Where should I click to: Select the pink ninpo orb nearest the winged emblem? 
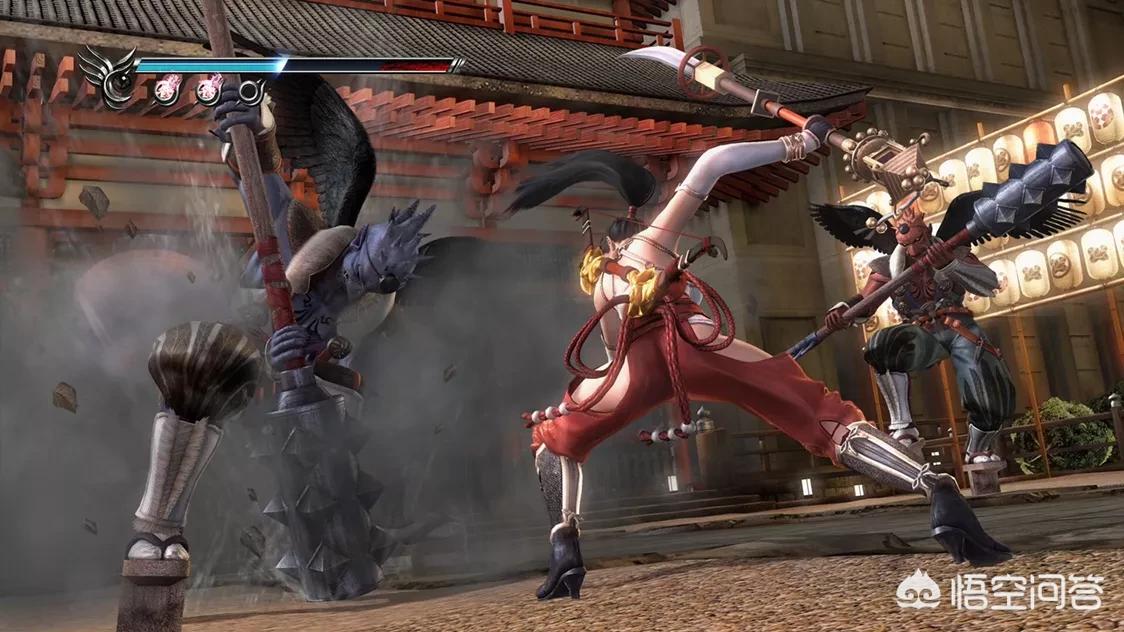[166, 91]
